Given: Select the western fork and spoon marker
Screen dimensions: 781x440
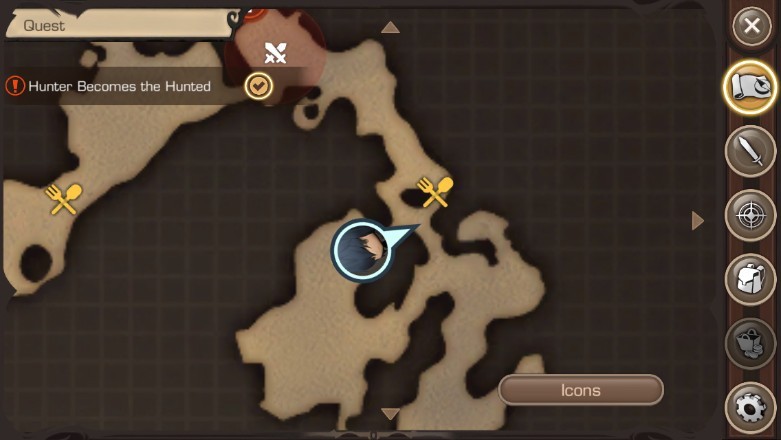Looking at the screenshot, I should point(64,199).
